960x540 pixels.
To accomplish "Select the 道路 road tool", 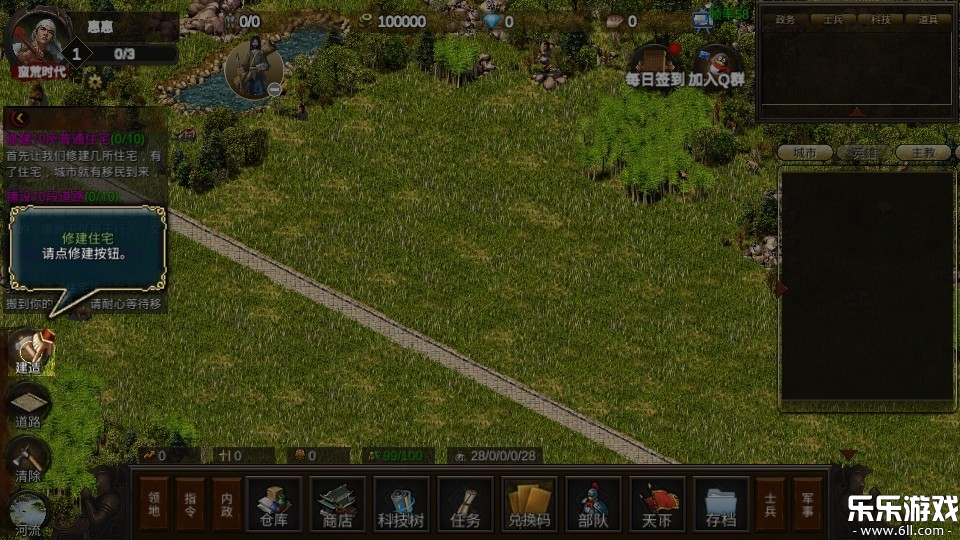I will pyautogui.click(x=29, y=406).
